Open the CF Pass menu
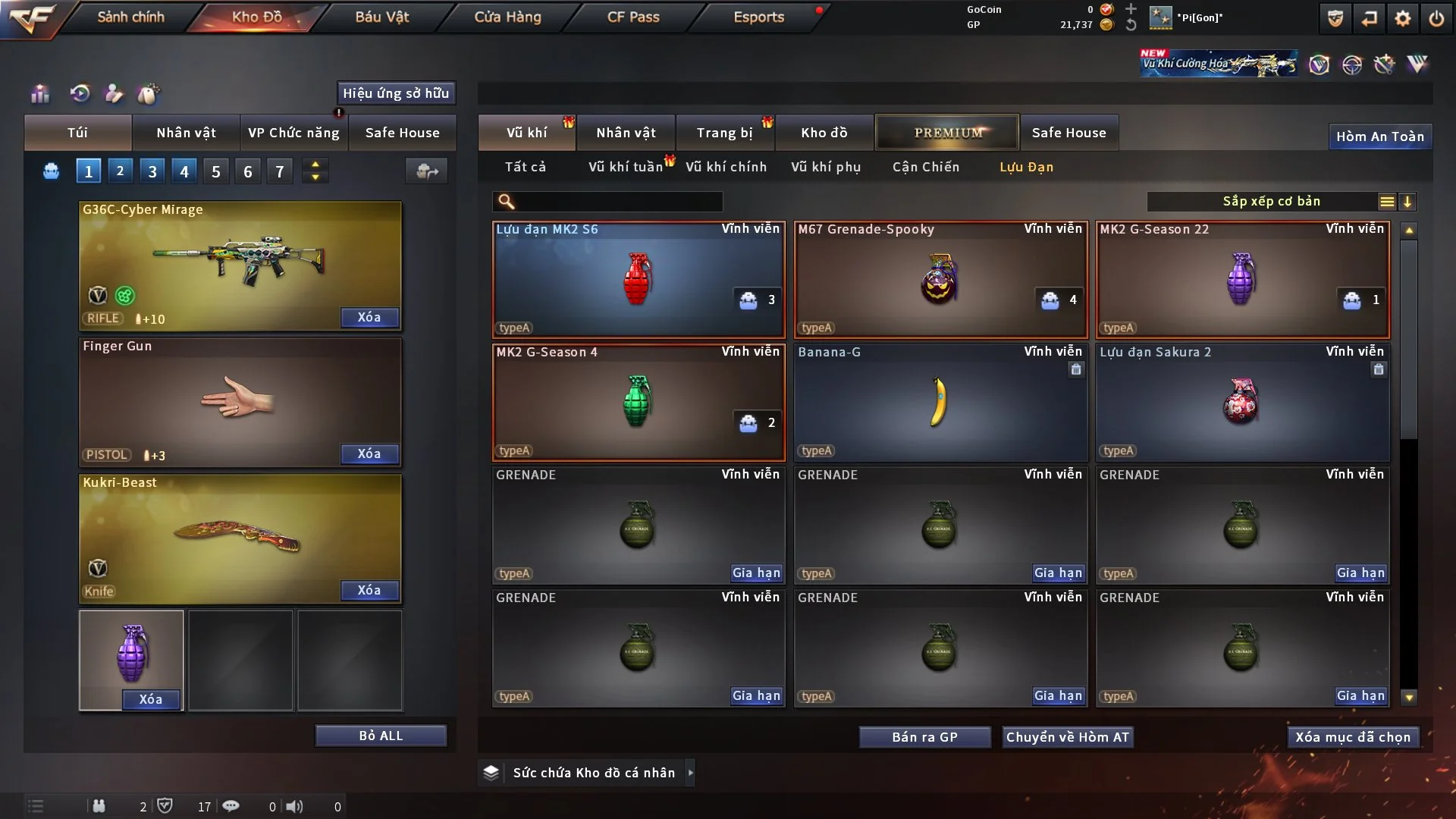The width and height of the screenshot is (1456, 819). 633,17
